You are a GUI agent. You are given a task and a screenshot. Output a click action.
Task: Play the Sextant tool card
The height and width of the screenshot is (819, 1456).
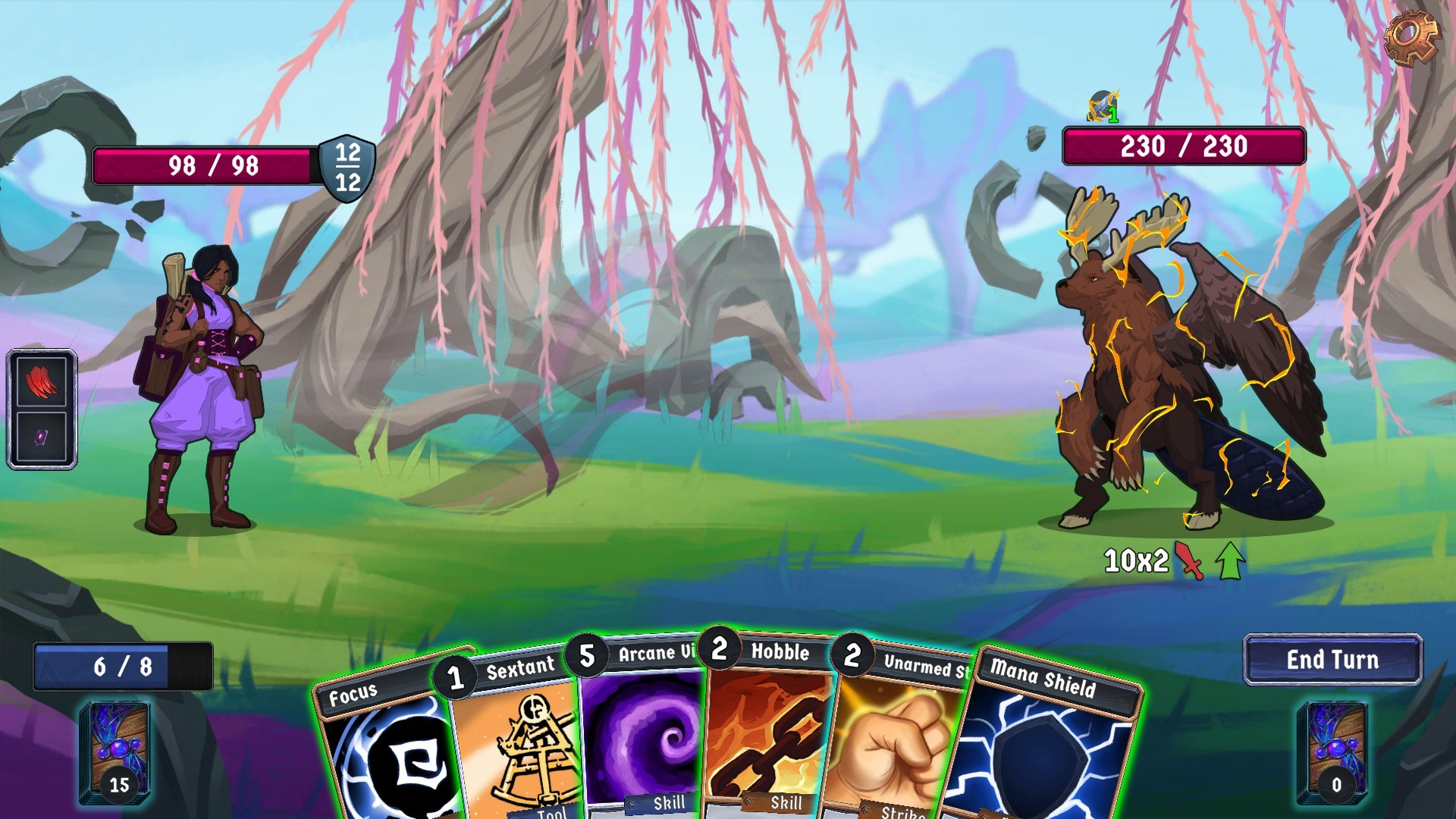[516, 743]
